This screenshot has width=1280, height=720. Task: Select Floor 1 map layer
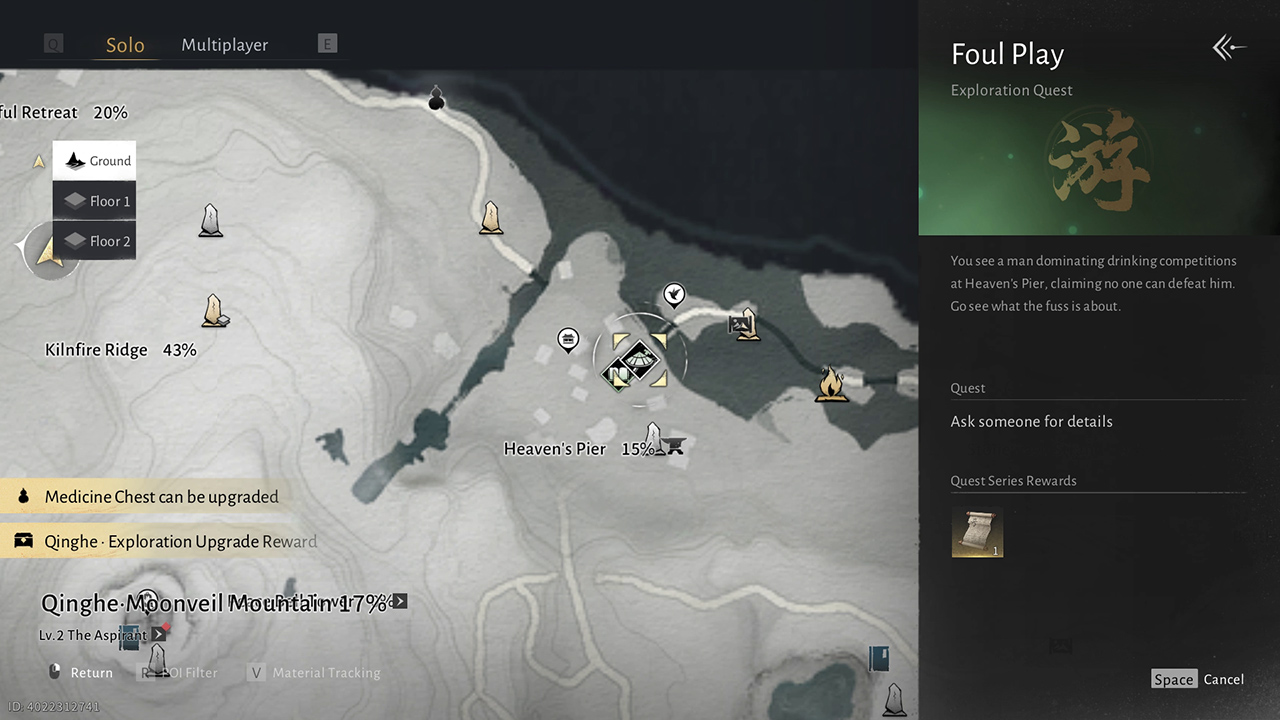[95, 201]
